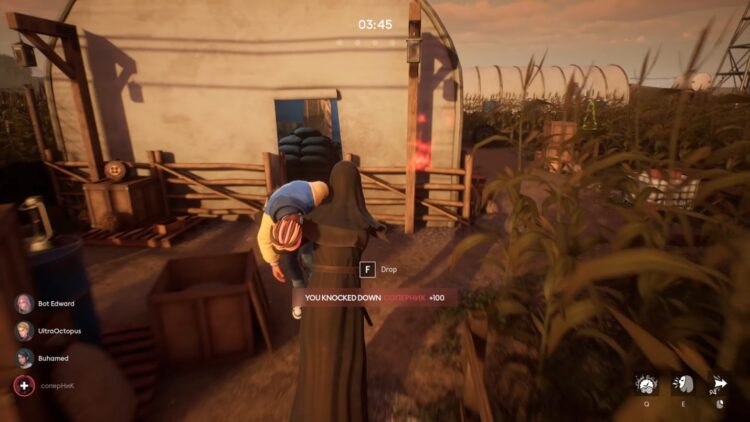Select the downed player with the plus icon

coord(23,385)
